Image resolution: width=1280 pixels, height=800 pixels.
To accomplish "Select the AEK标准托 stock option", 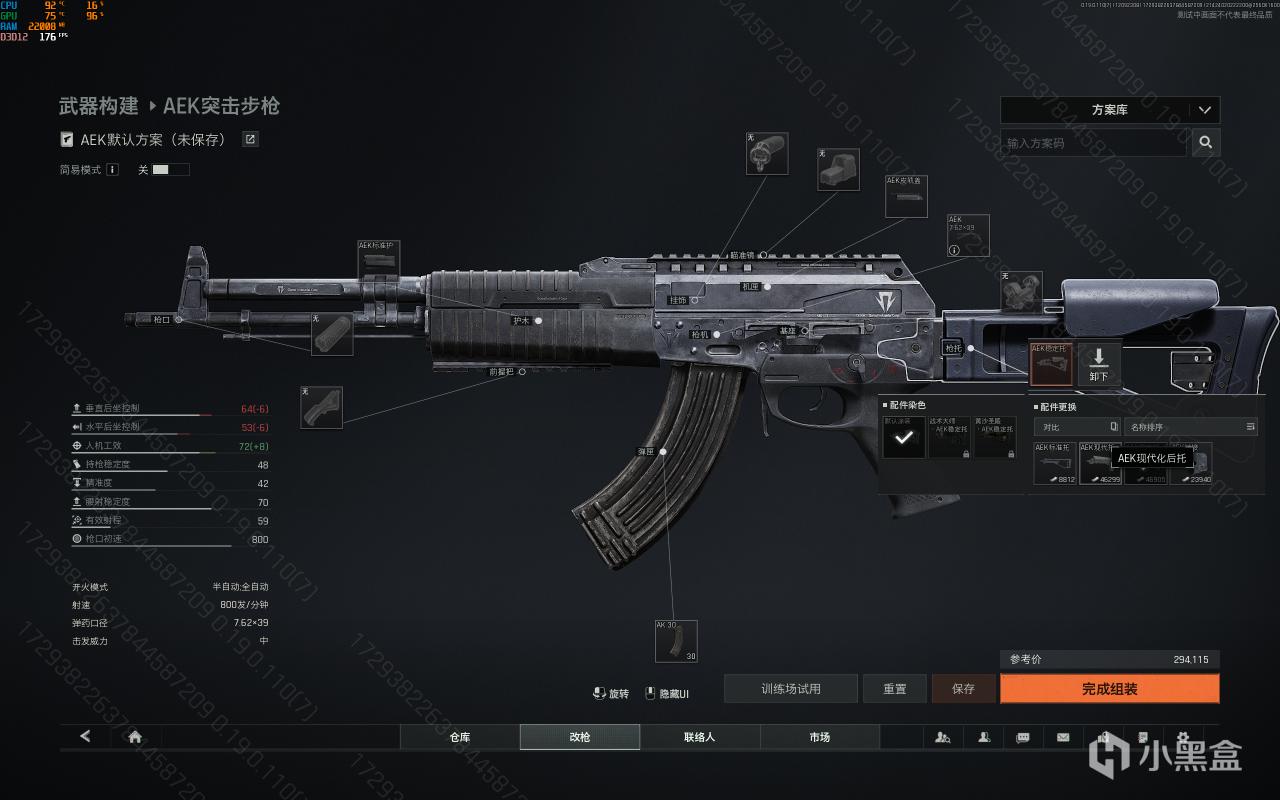I will (1055, 464).
